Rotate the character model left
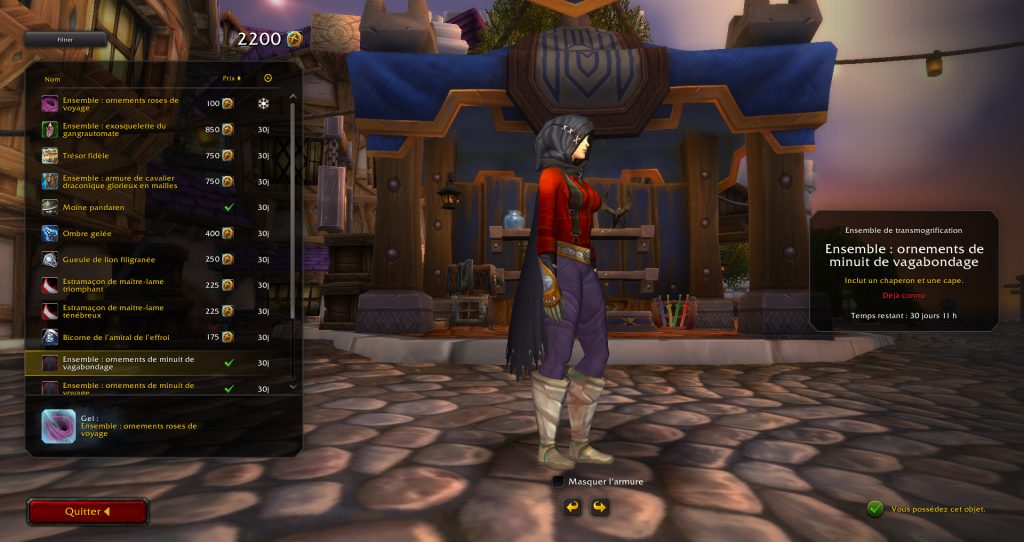The width and height of the screenshot is (1024, 542). [x=572, y=508]
